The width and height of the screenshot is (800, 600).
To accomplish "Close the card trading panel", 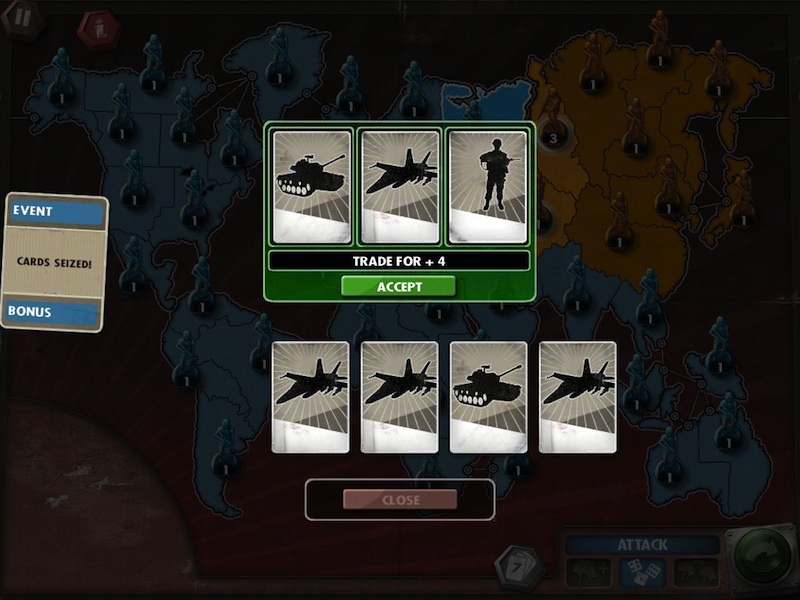I will tap(400, 499).
